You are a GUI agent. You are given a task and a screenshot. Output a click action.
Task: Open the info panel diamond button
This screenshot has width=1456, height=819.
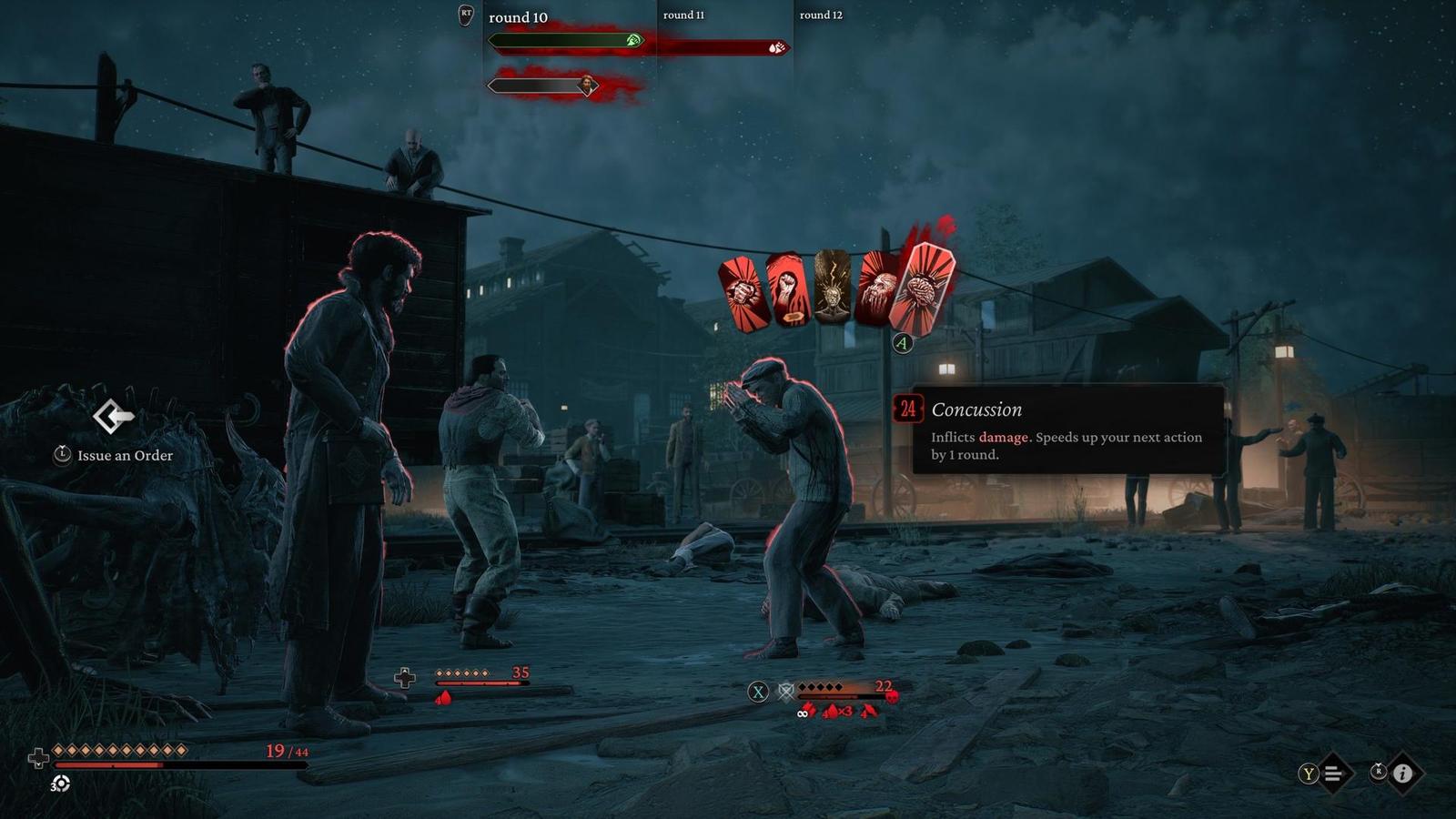(x=1402, y=773)
